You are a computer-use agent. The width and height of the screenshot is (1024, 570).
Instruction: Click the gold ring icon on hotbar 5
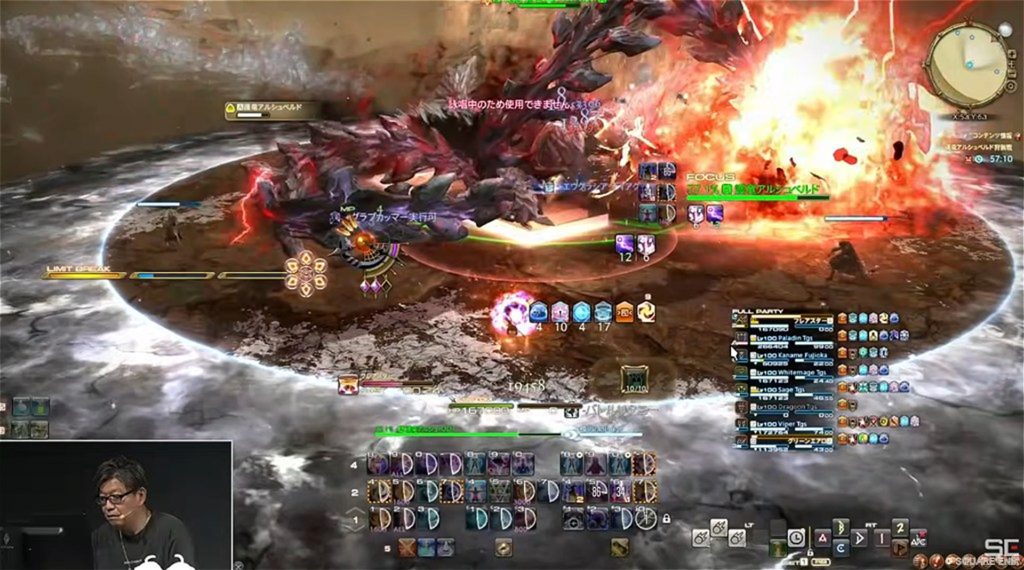(x=504, y=547)
